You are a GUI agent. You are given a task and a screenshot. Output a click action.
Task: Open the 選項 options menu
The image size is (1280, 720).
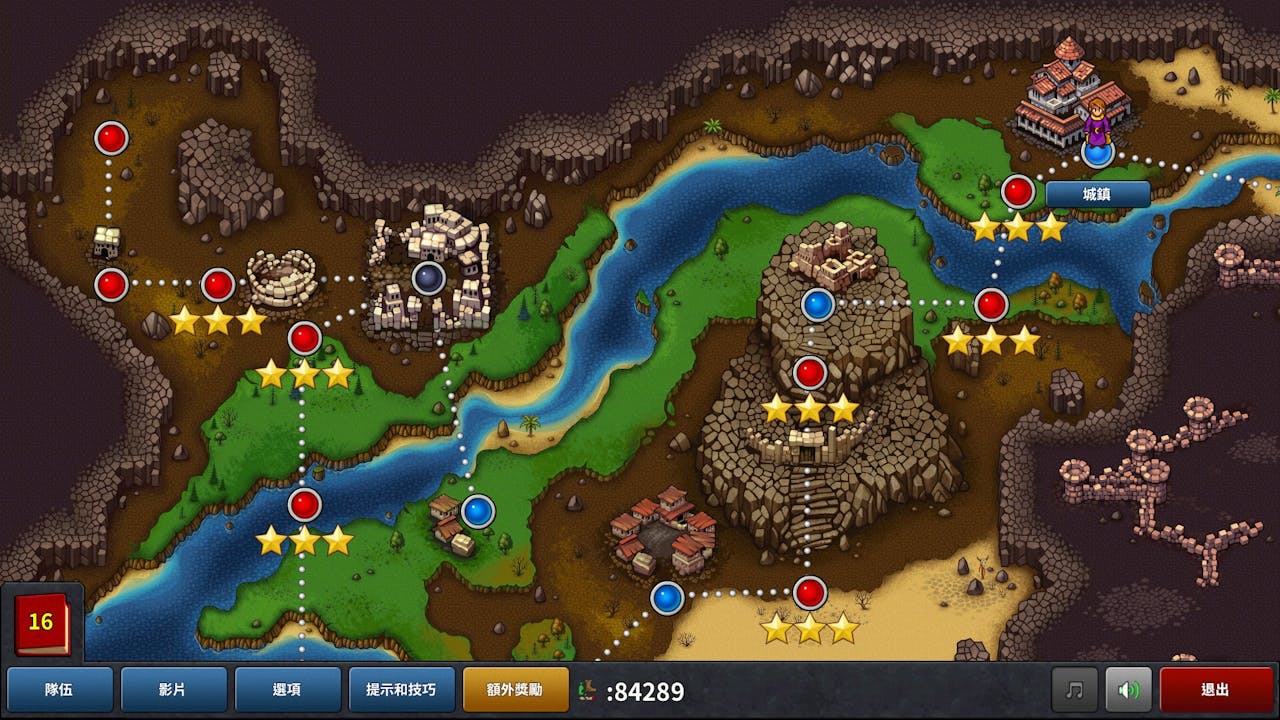(288, 689)
